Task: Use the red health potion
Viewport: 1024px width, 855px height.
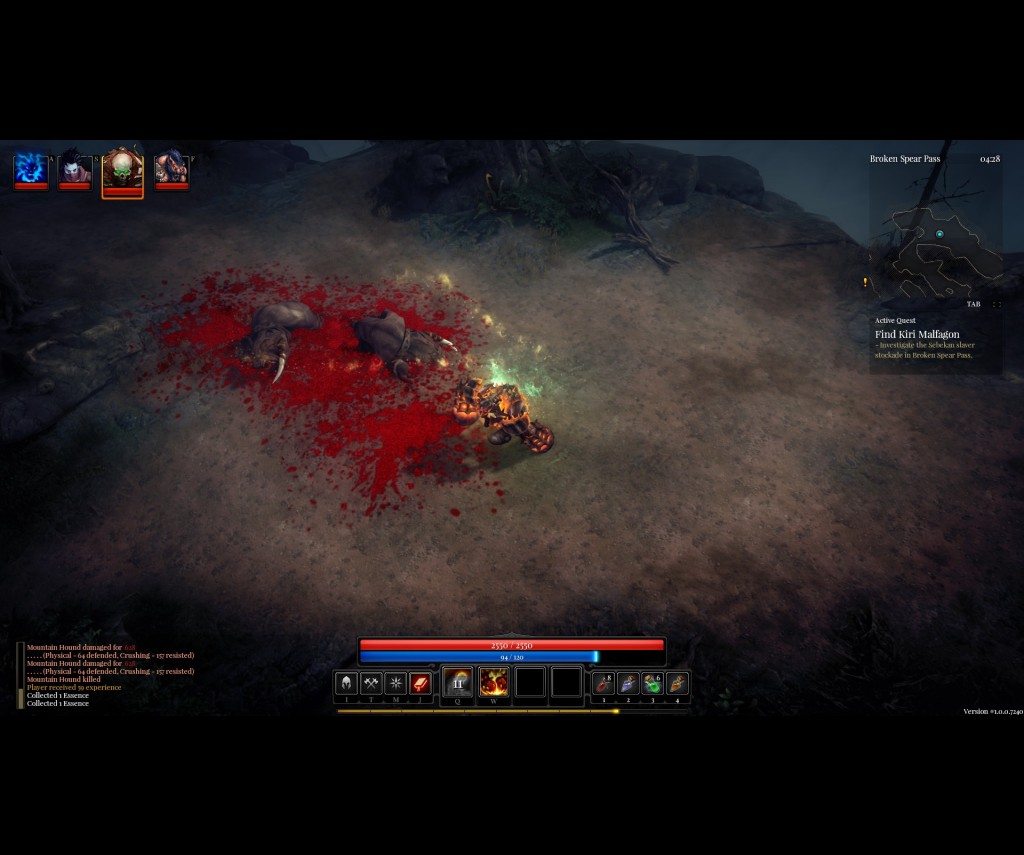Action: pos(603,684)
